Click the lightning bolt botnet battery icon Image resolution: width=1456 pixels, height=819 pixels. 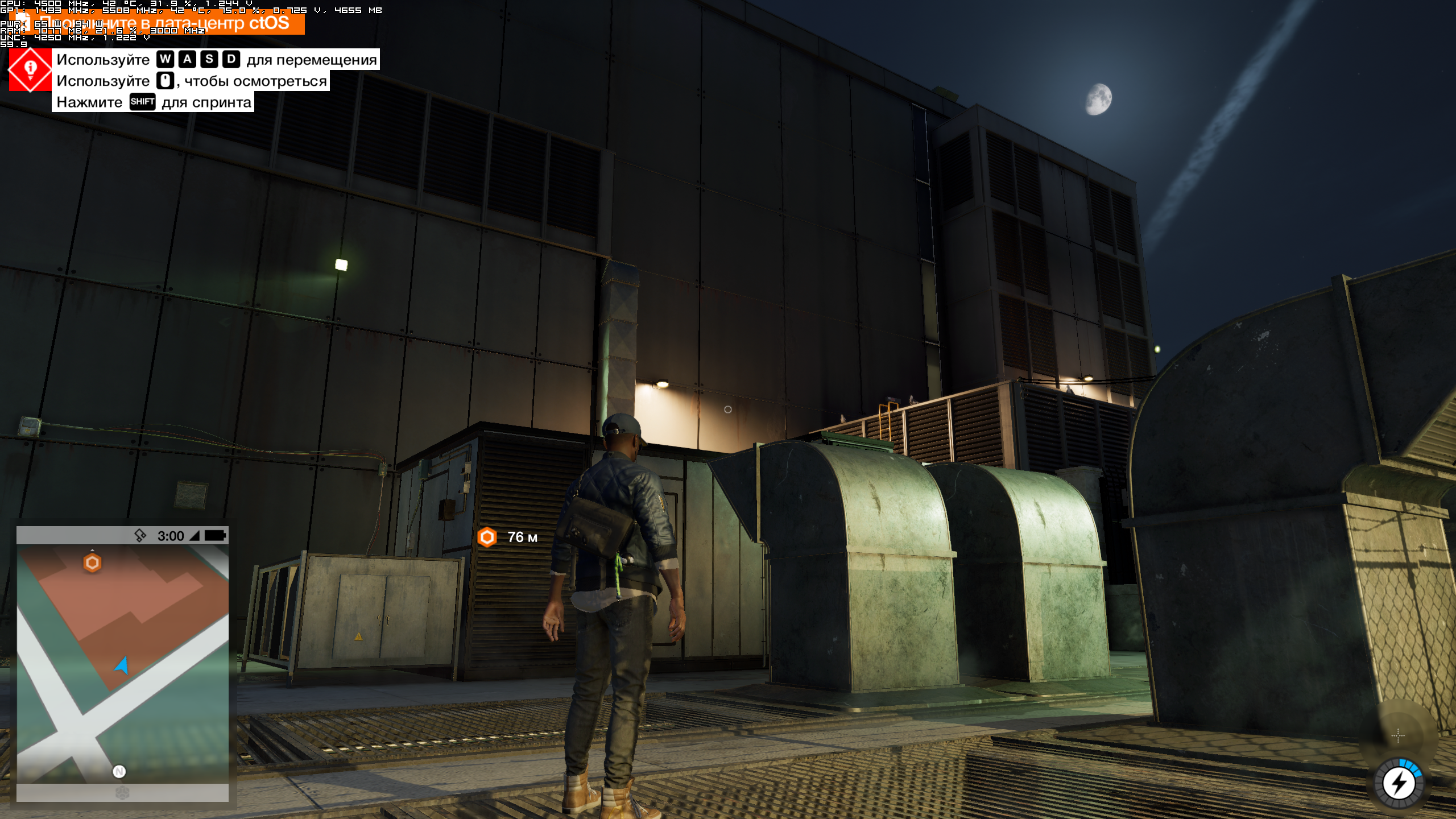click(x=1399, y=784)
